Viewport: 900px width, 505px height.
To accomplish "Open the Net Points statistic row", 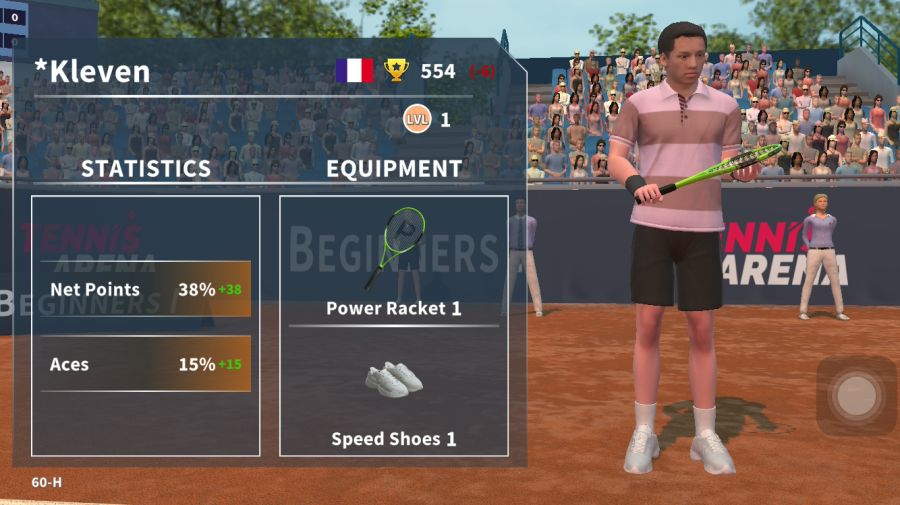I will [146, 290].
